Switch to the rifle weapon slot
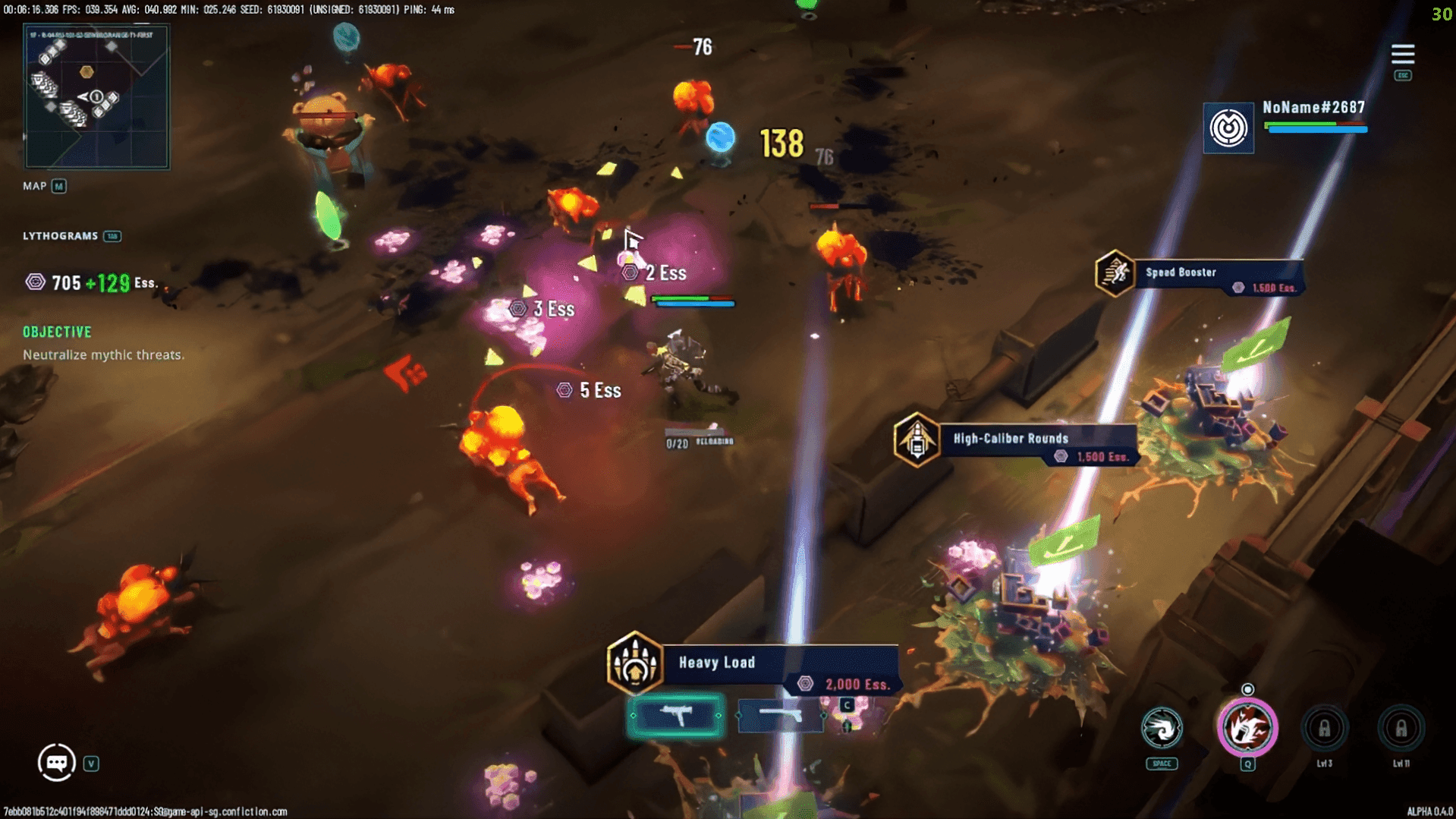Image resolution: width=1456 pixels, height=819 pixels. click(x=781, y=715)
